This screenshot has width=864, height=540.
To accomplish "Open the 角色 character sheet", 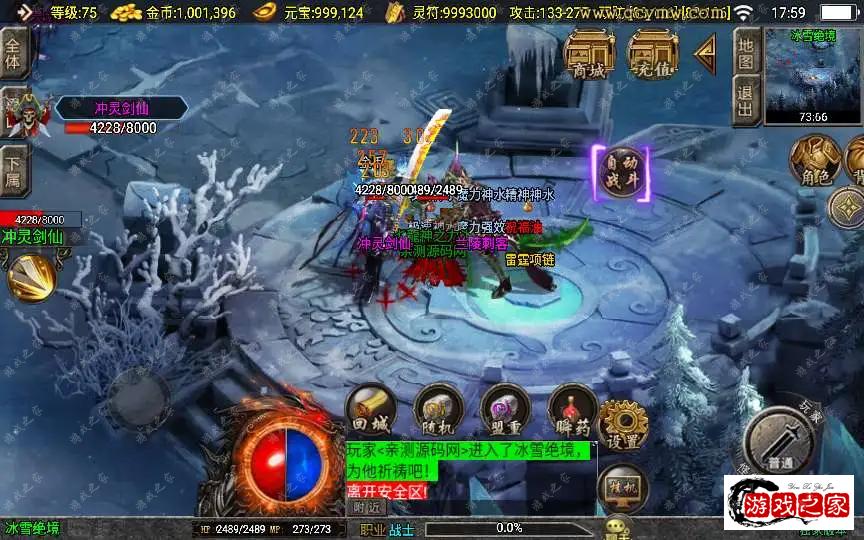I will [814, 162].
